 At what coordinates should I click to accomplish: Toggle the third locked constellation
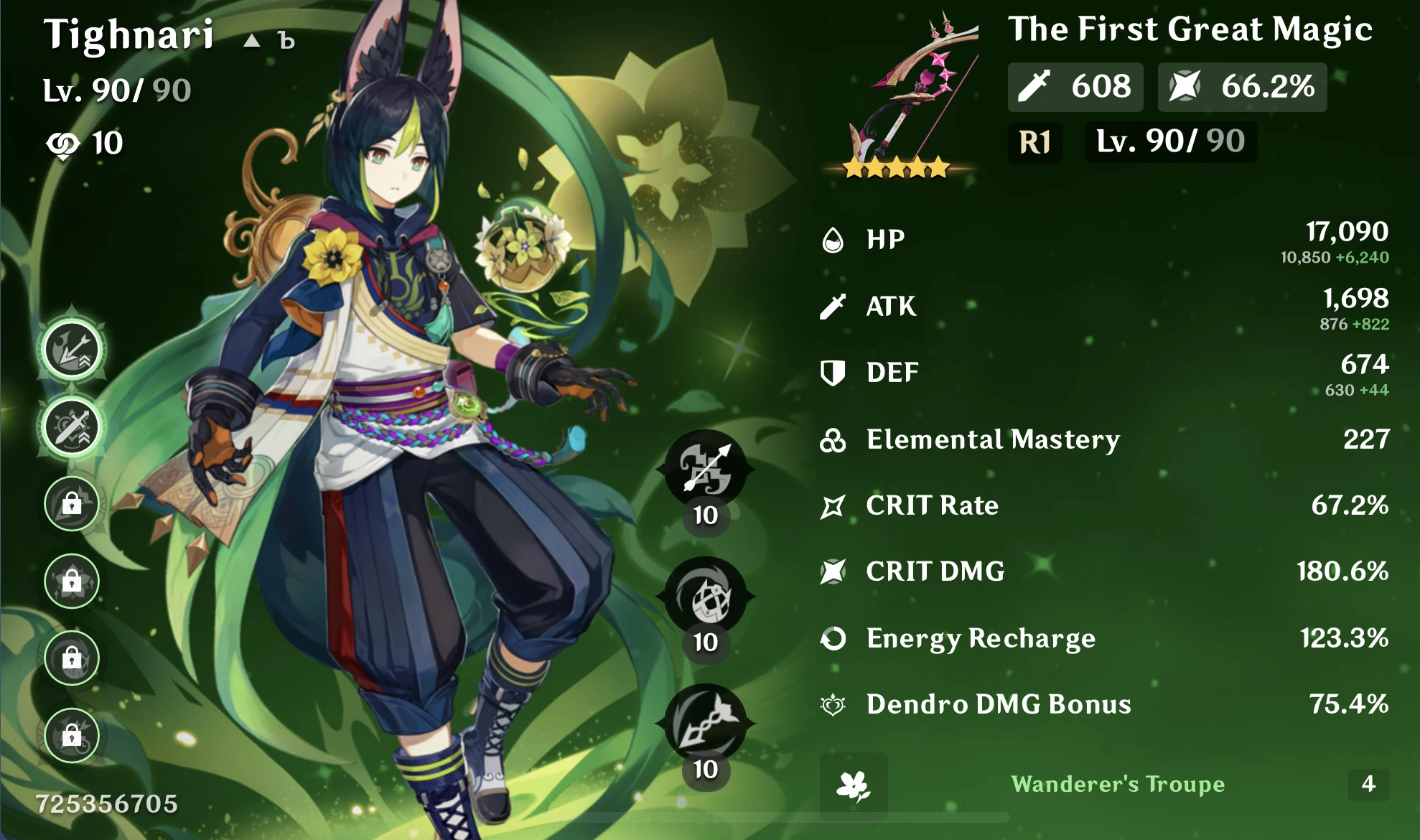[72, 504]
